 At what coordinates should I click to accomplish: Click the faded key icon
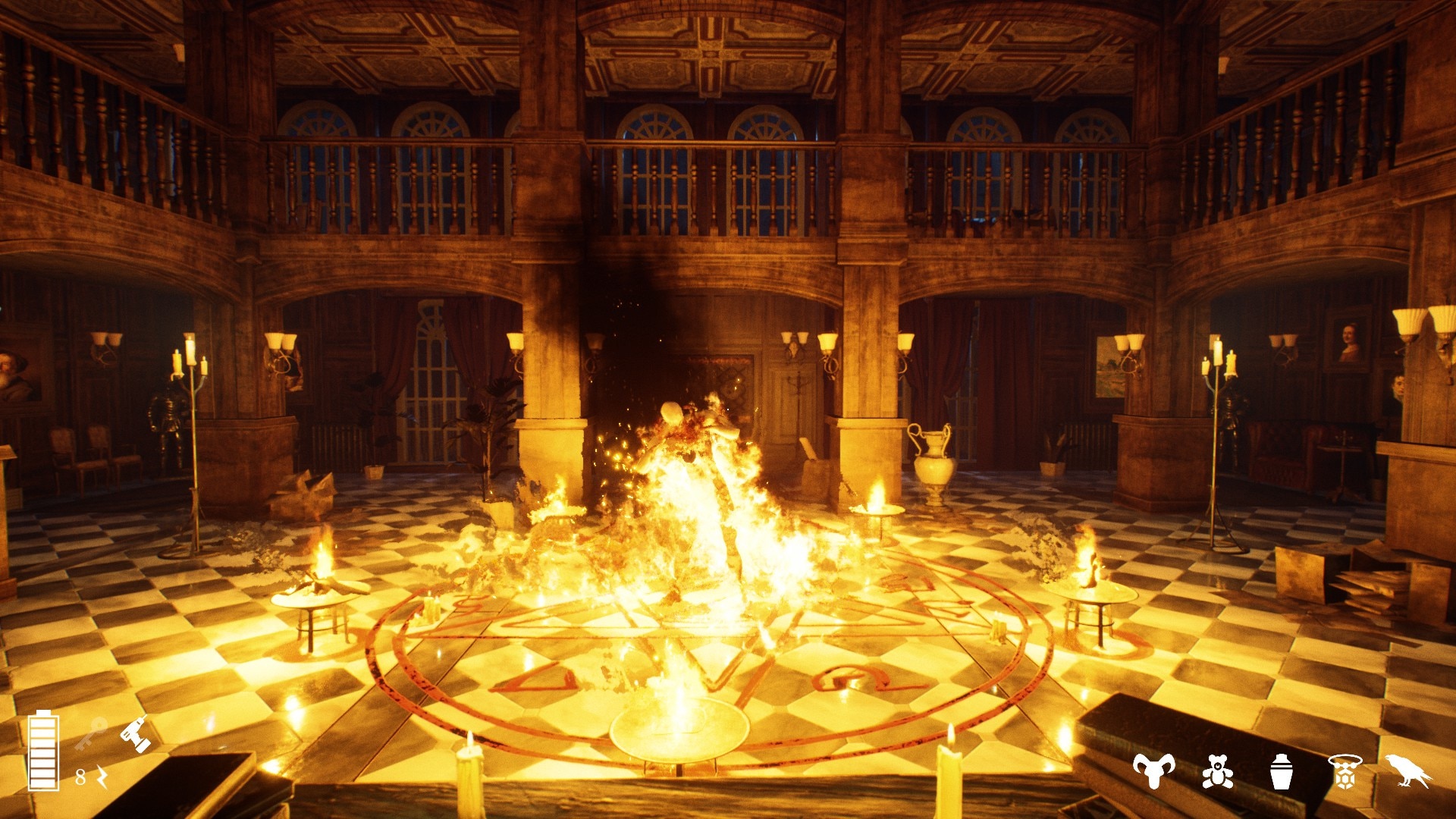click(91, 734)
